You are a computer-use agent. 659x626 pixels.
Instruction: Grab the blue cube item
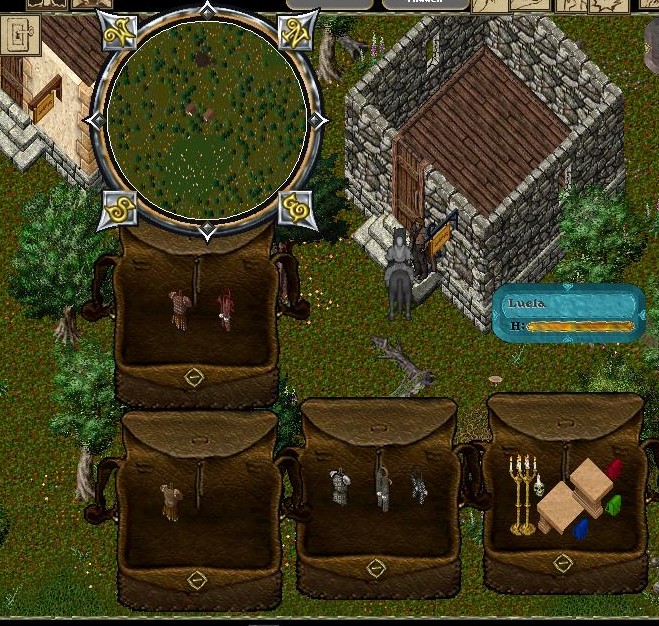coord(581,527)
